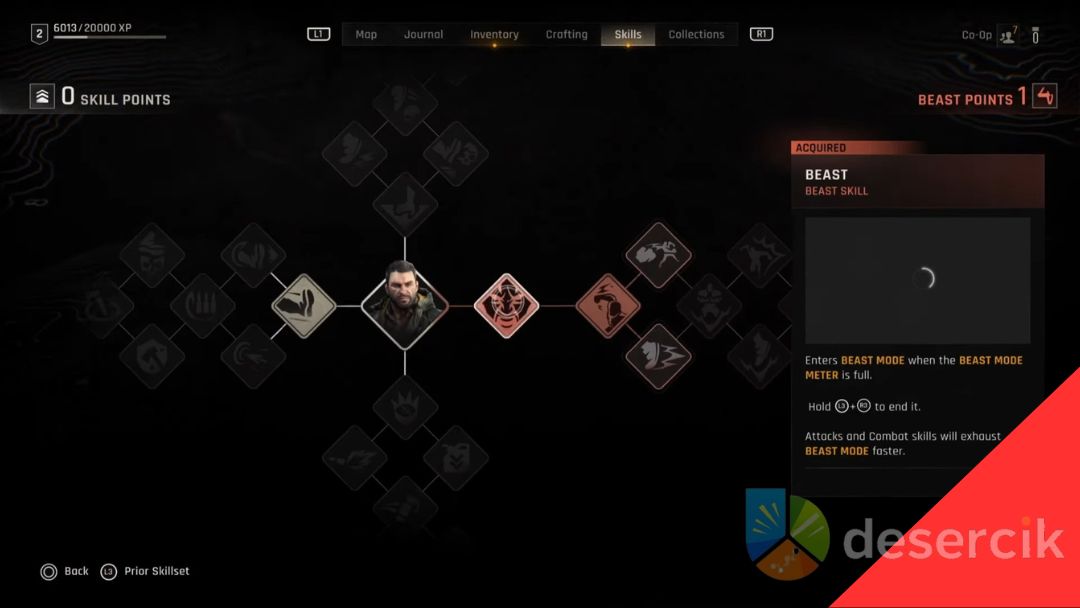Switch to the Map tab

click(366, 34)
